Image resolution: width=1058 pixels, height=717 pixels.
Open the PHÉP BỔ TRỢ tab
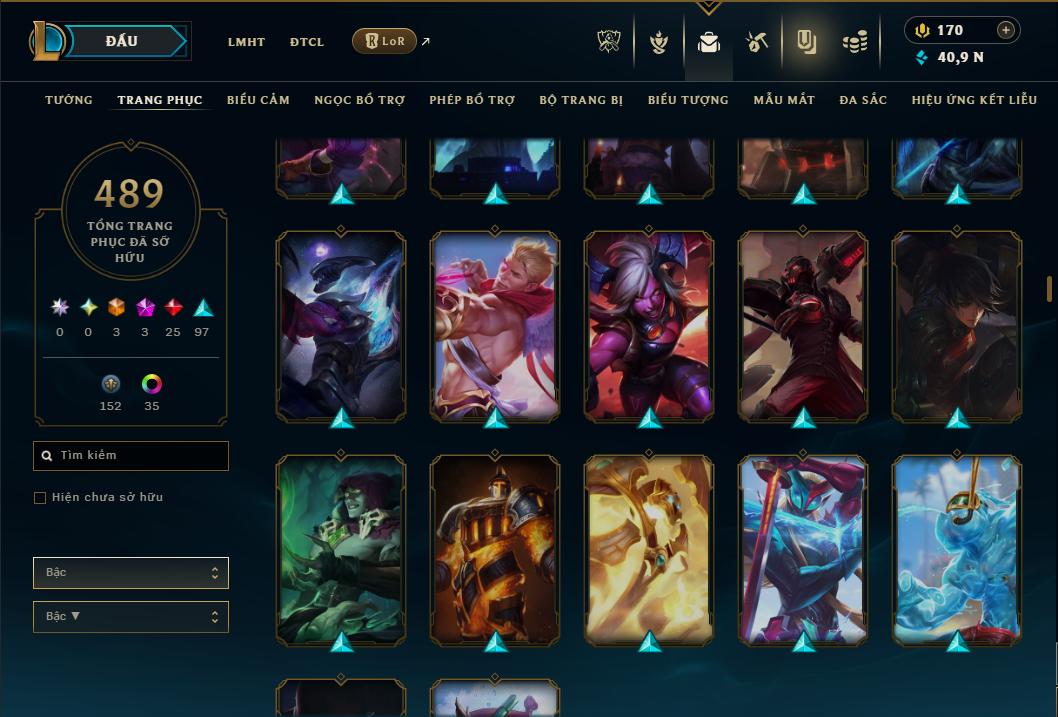(x=472, y=100)
